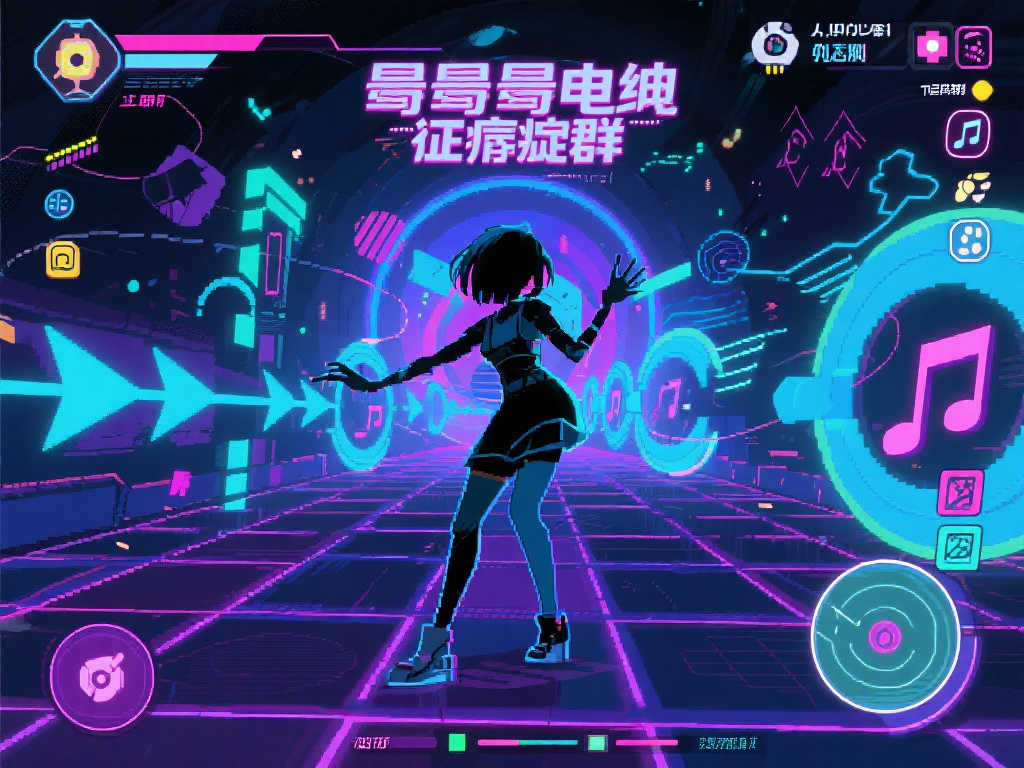Activate the pink square skill icon
1024x768 pixels.
tap(960, 494)
